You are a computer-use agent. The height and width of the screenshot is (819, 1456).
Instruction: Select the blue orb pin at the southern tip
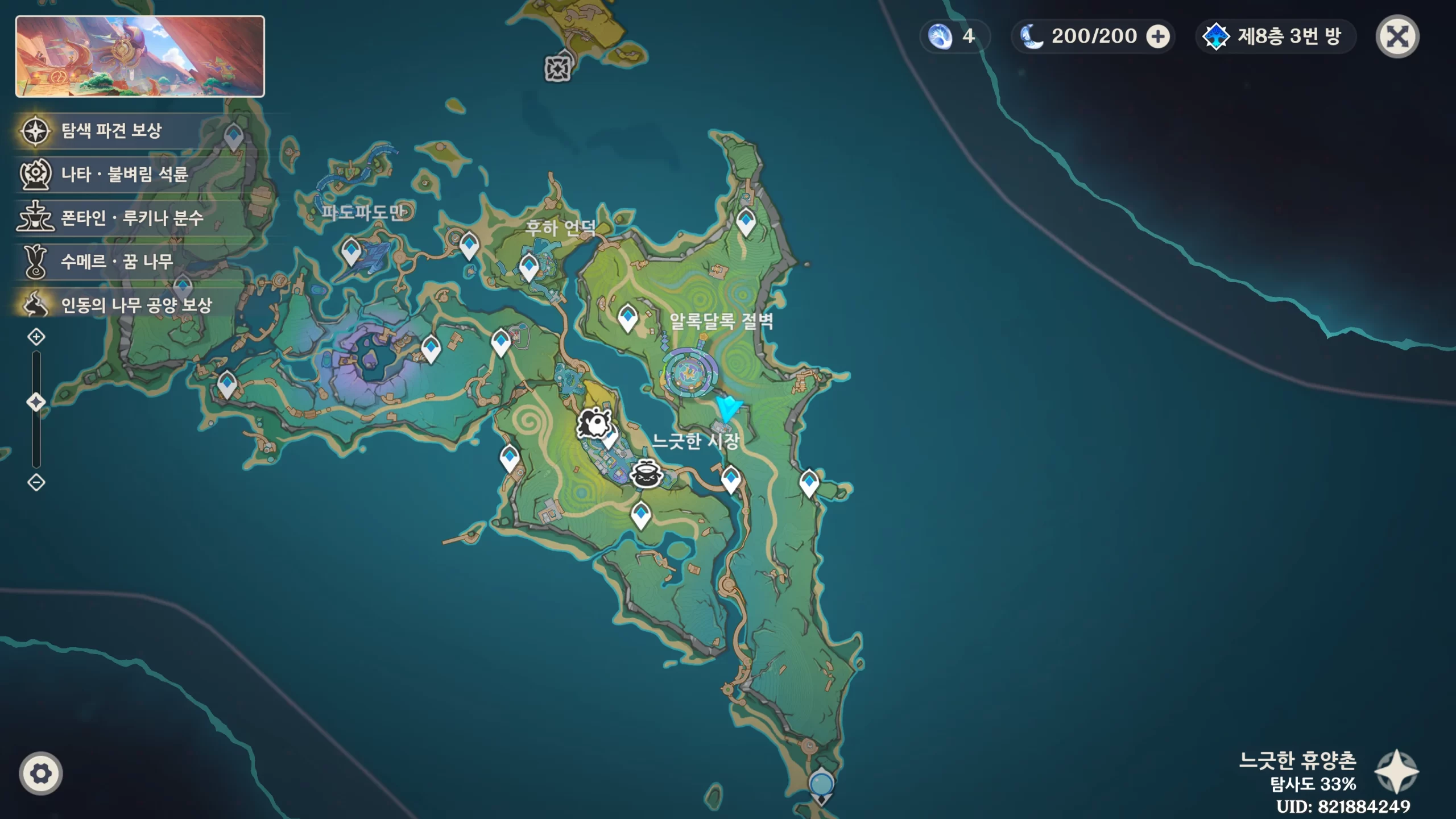(x=821, y=785)
